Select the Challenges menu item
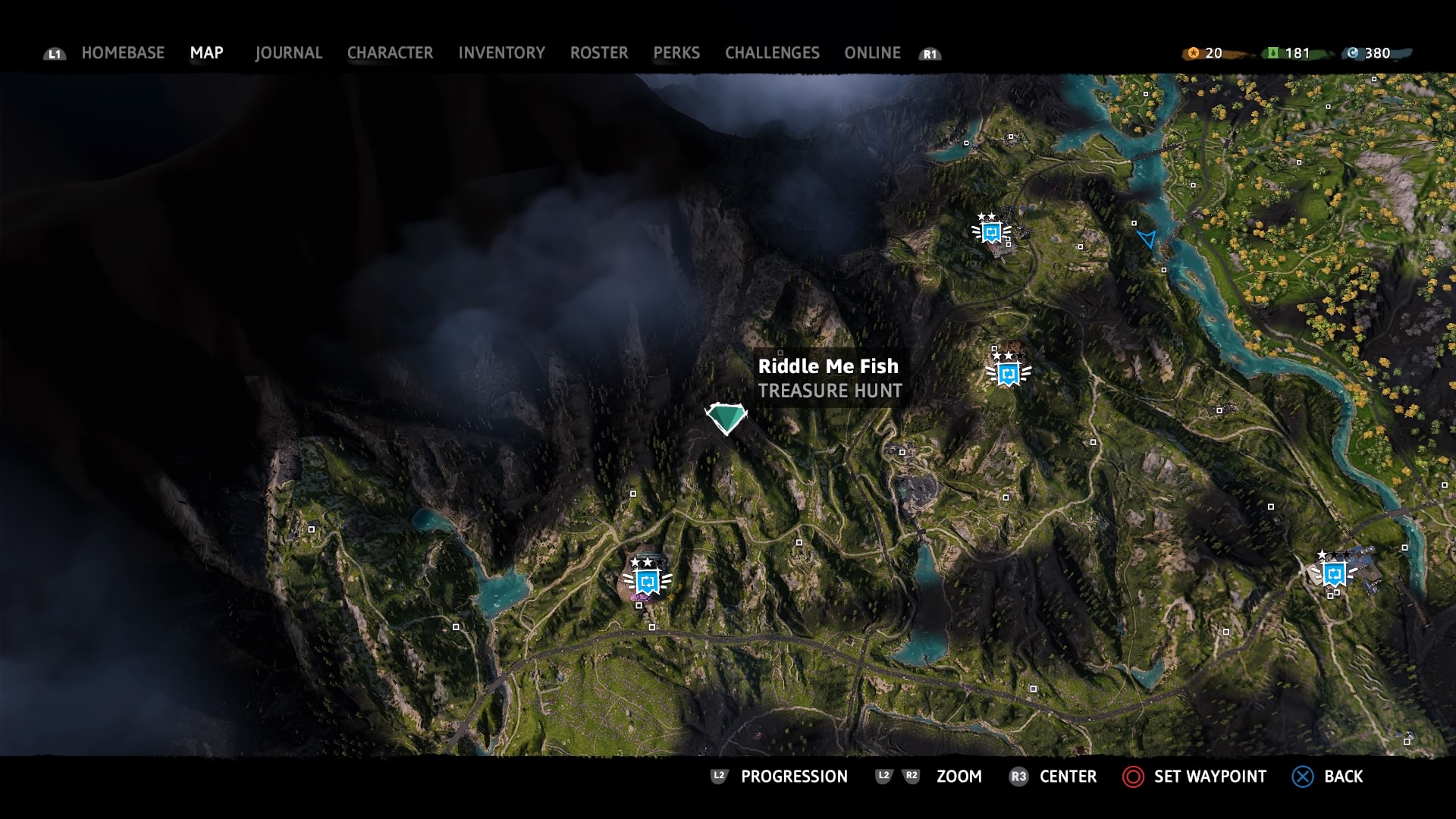The image size is (1456, 819). point(772,53)
